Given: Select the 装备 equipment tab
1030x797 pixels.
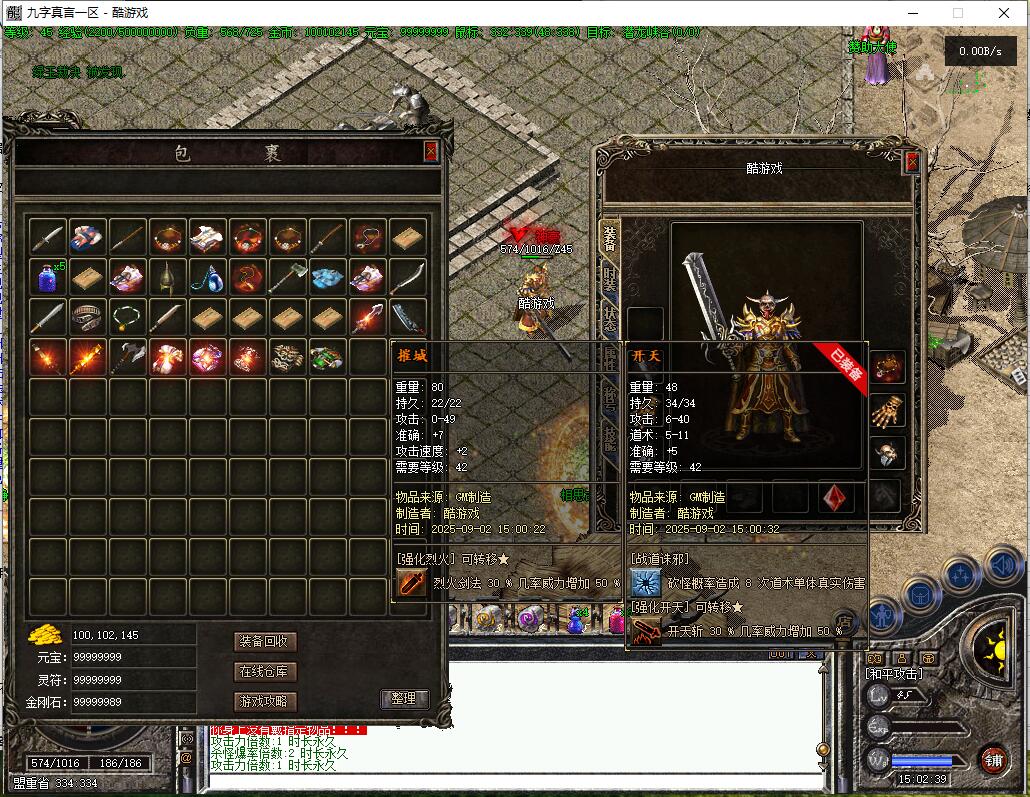Looking at the screenshot, I should [609, 237].
